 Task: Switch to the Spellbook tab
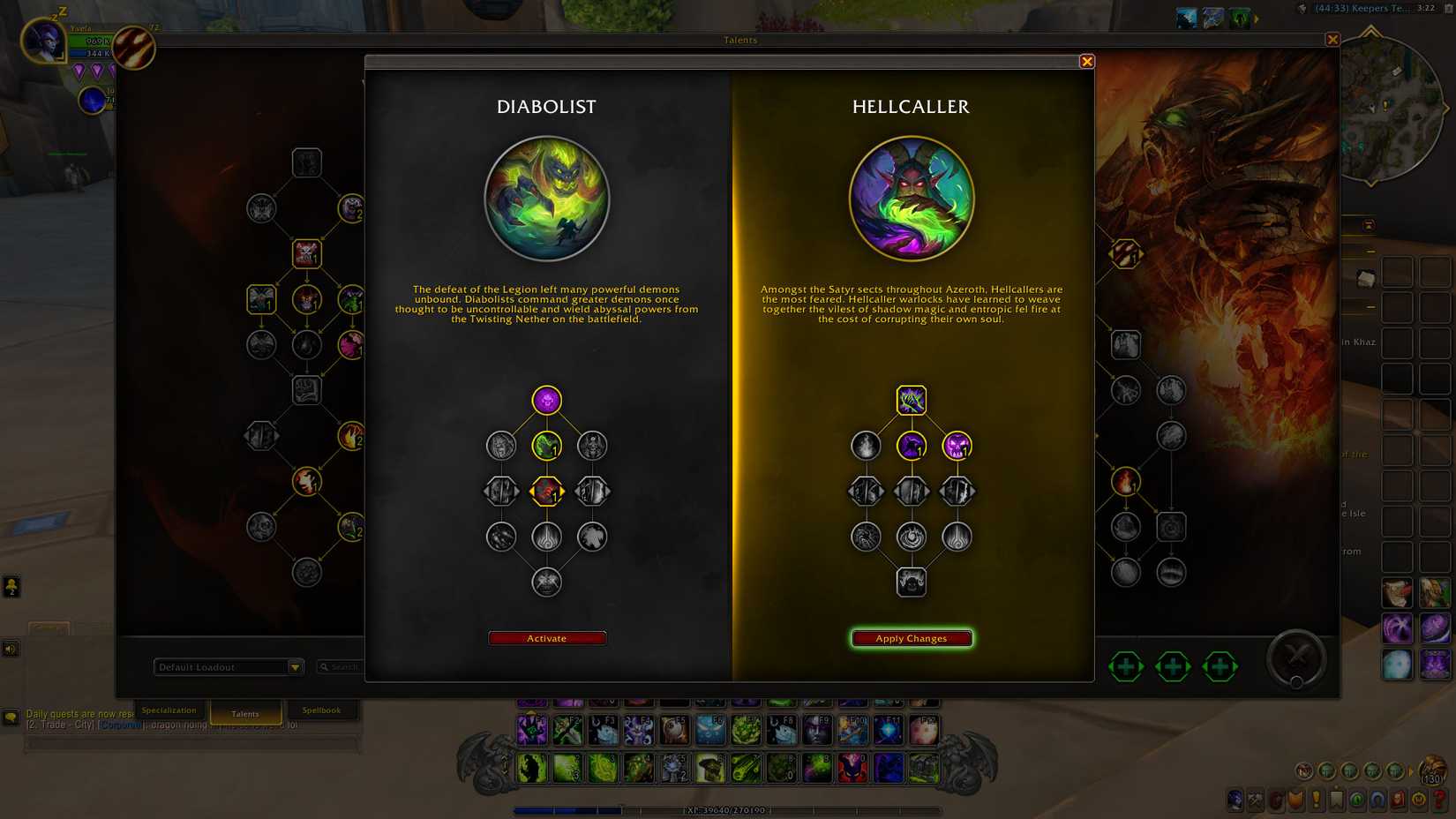(323, 710)
